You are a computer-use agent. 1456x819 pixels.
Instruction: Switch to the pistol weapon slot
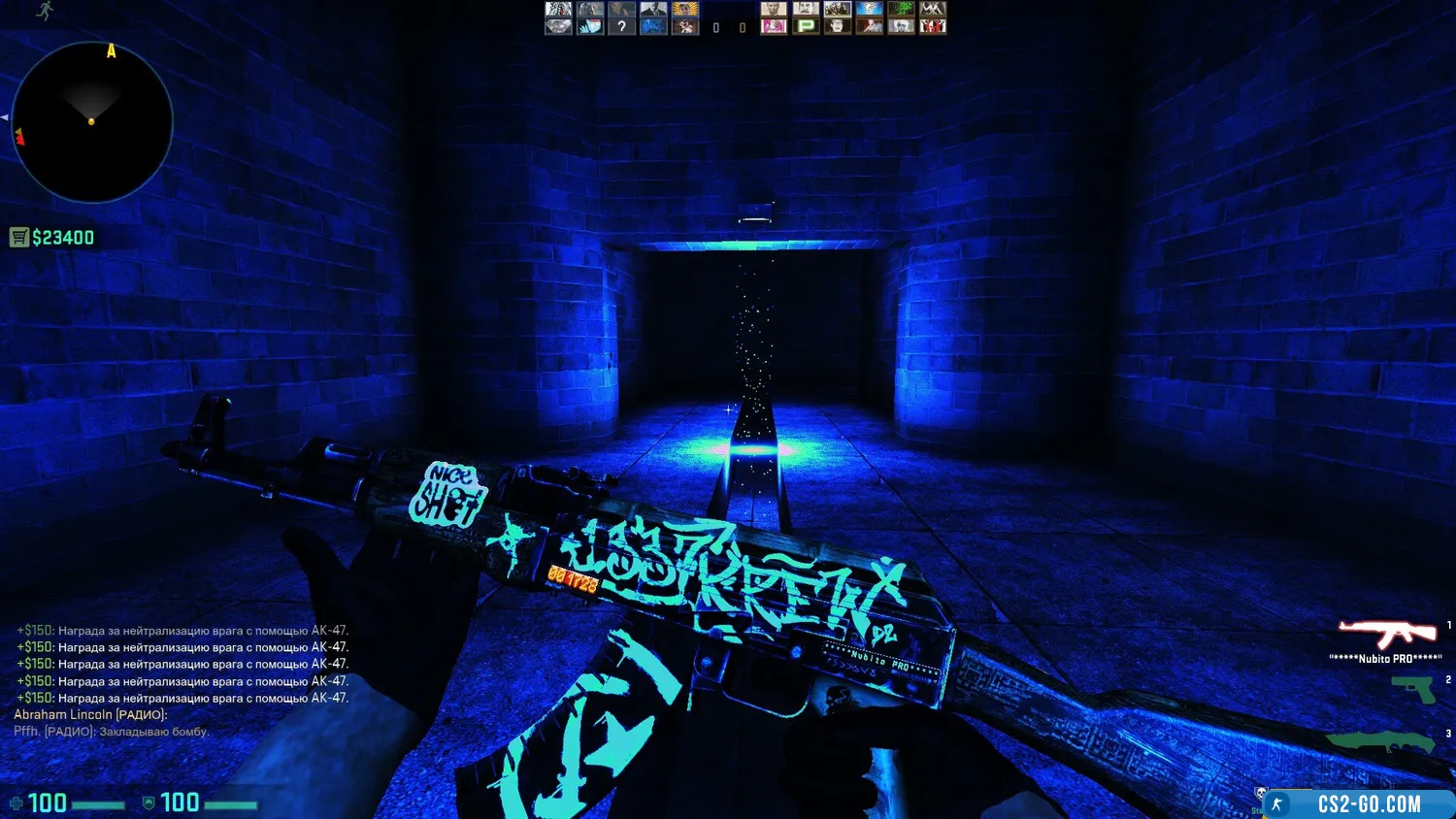coord(1412,688)
